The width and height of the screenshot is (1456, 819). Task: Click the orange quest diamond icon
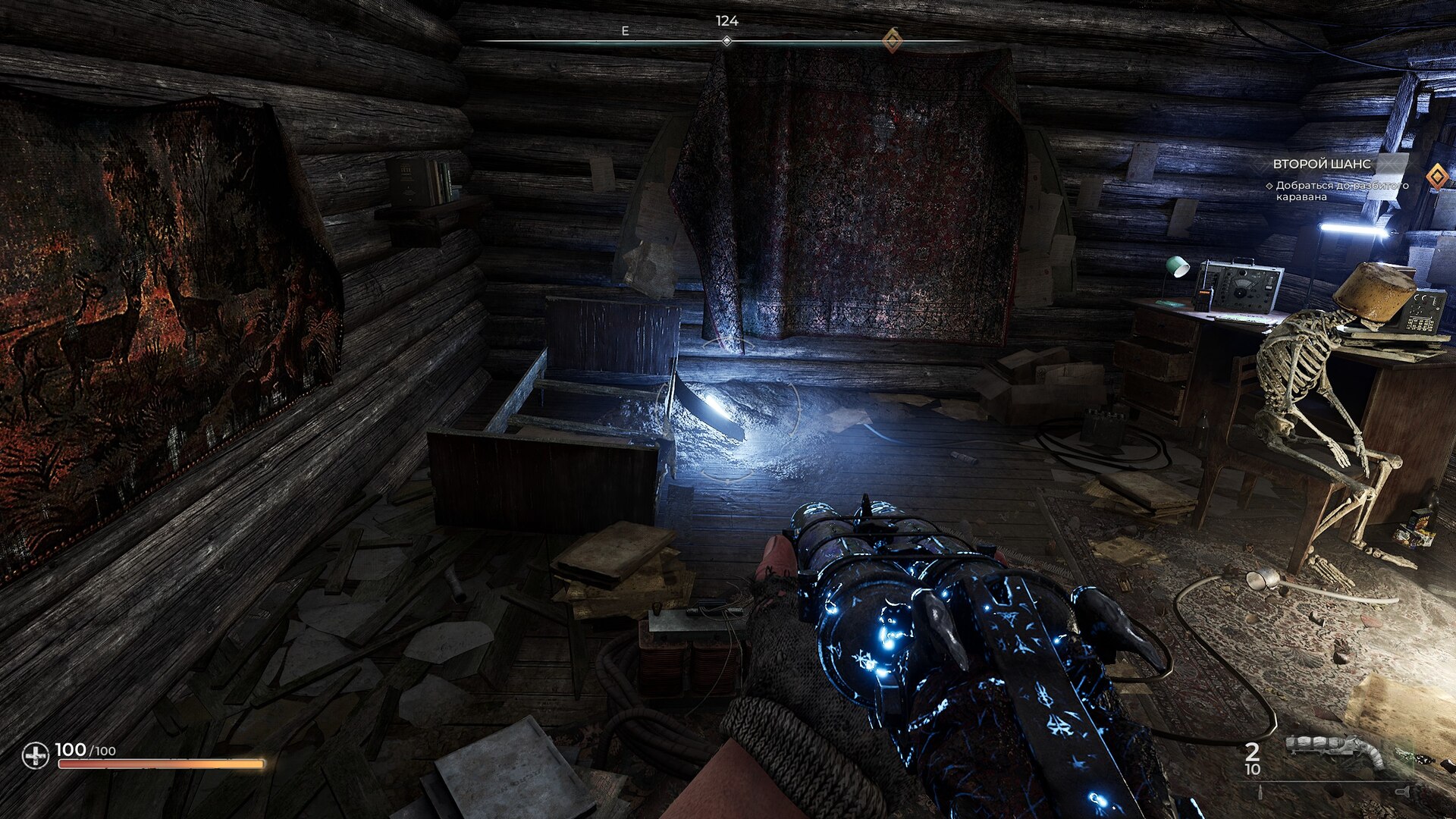pos(1436,177)
